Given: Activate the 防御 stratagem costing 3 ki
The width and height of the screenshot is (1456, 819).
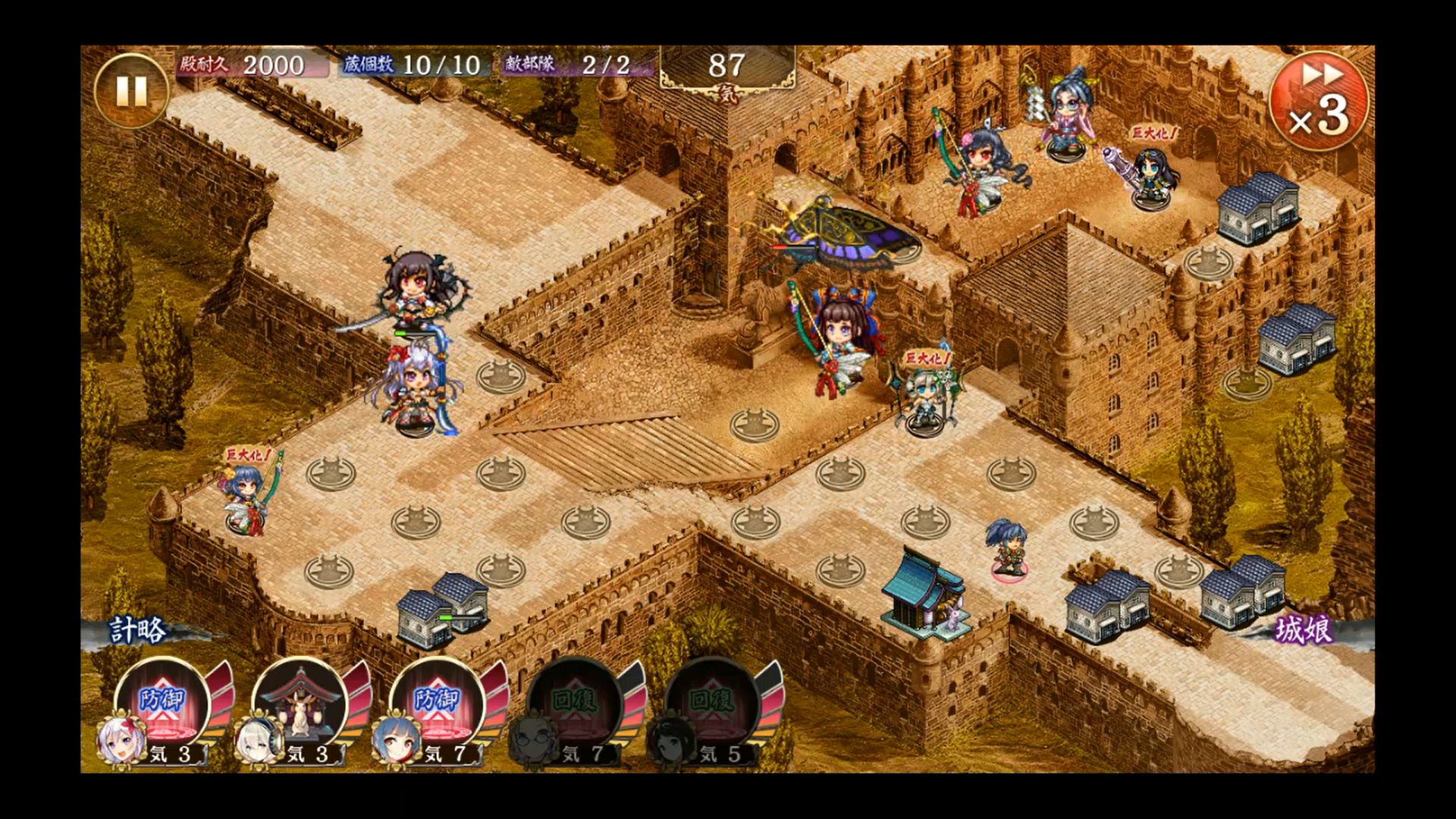Looking at the screenshot, I should [162, 704].
